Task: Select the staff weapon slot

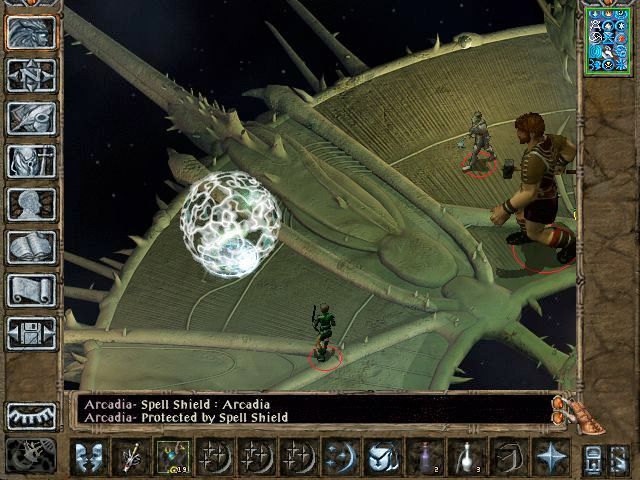Action: point(131,458)
